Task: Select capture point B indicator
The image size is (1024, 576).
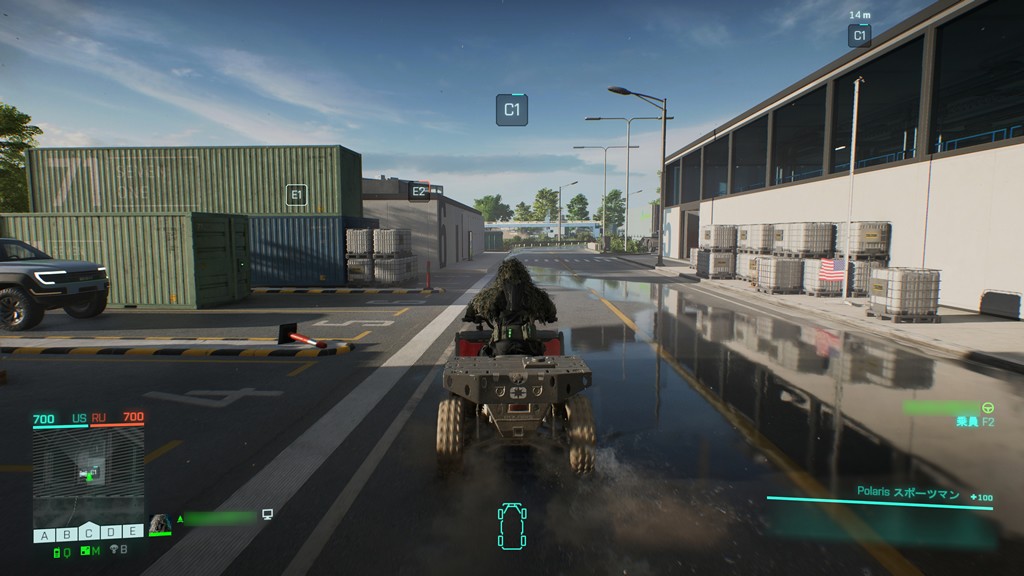Action: tap(66, 535)
